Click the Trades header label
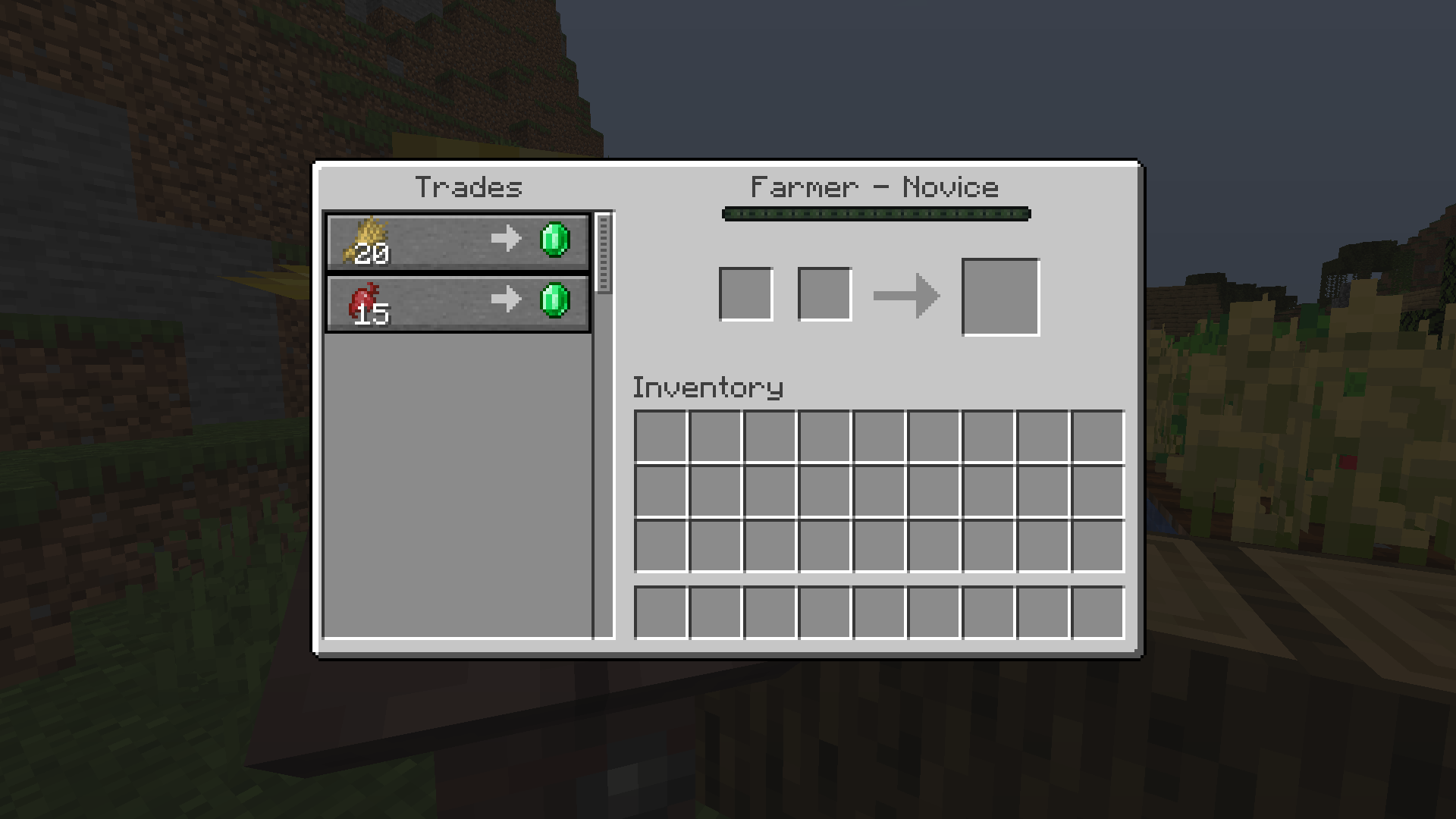 pos(470,187)
